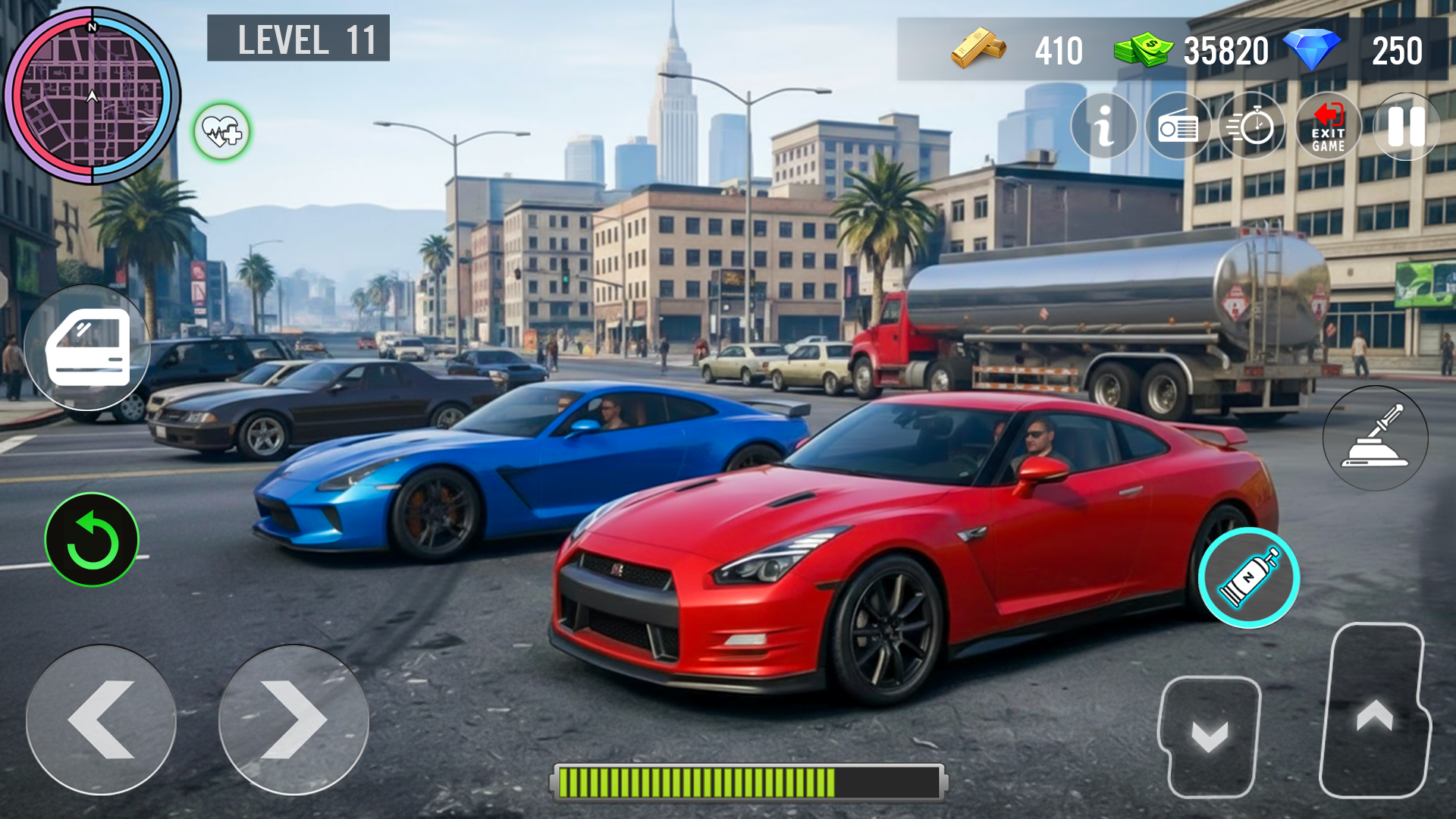This screenshot has width=1456, height=819.
Task: Steer right with the right arrow
Action: 293,720
